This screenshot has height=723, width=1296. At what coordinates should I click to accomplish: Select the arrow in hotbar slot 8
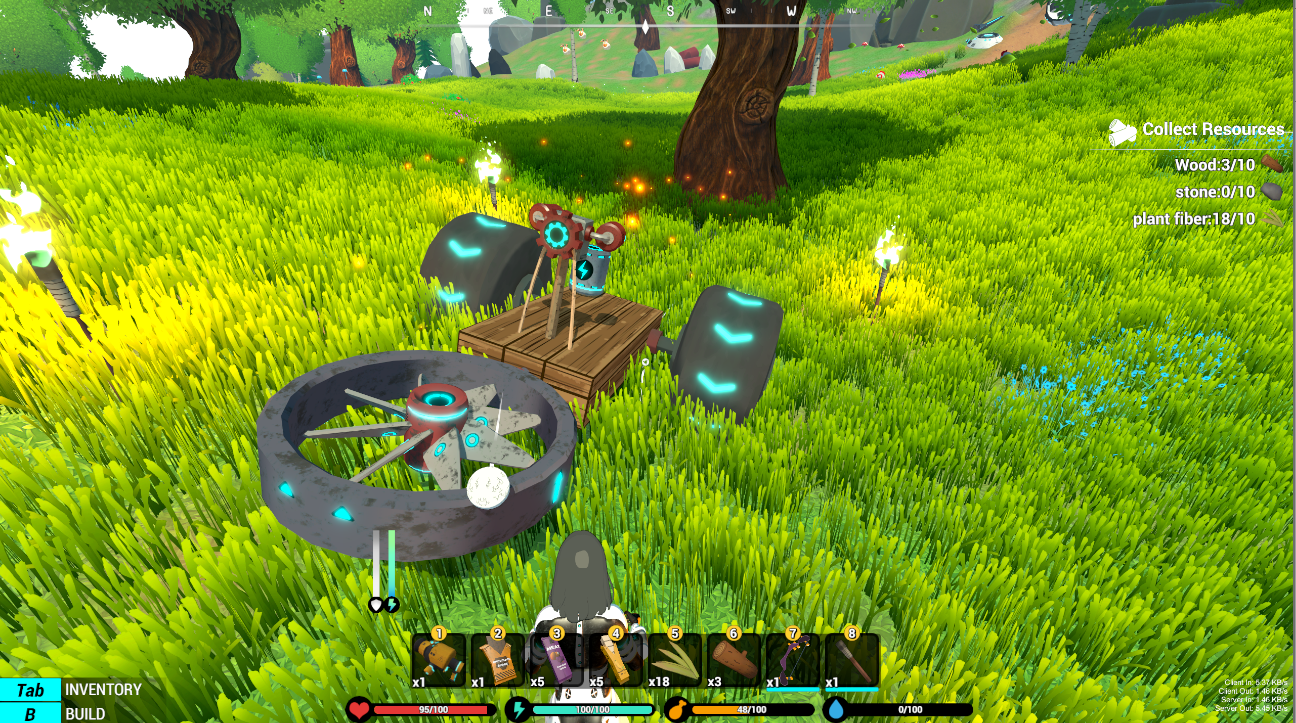(x=851, y=660)
